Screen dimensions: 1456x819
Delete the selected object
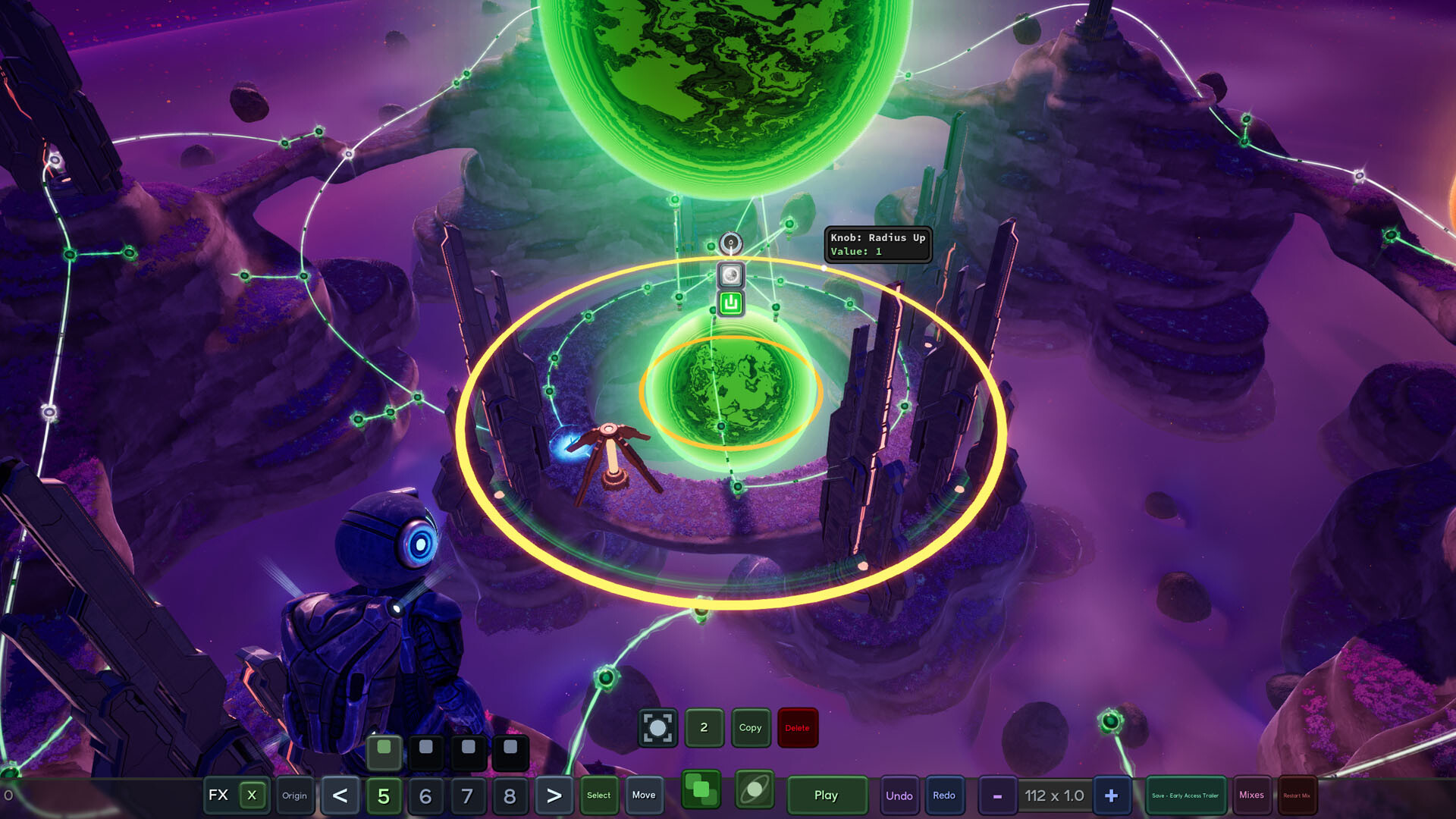coord(797,728)
